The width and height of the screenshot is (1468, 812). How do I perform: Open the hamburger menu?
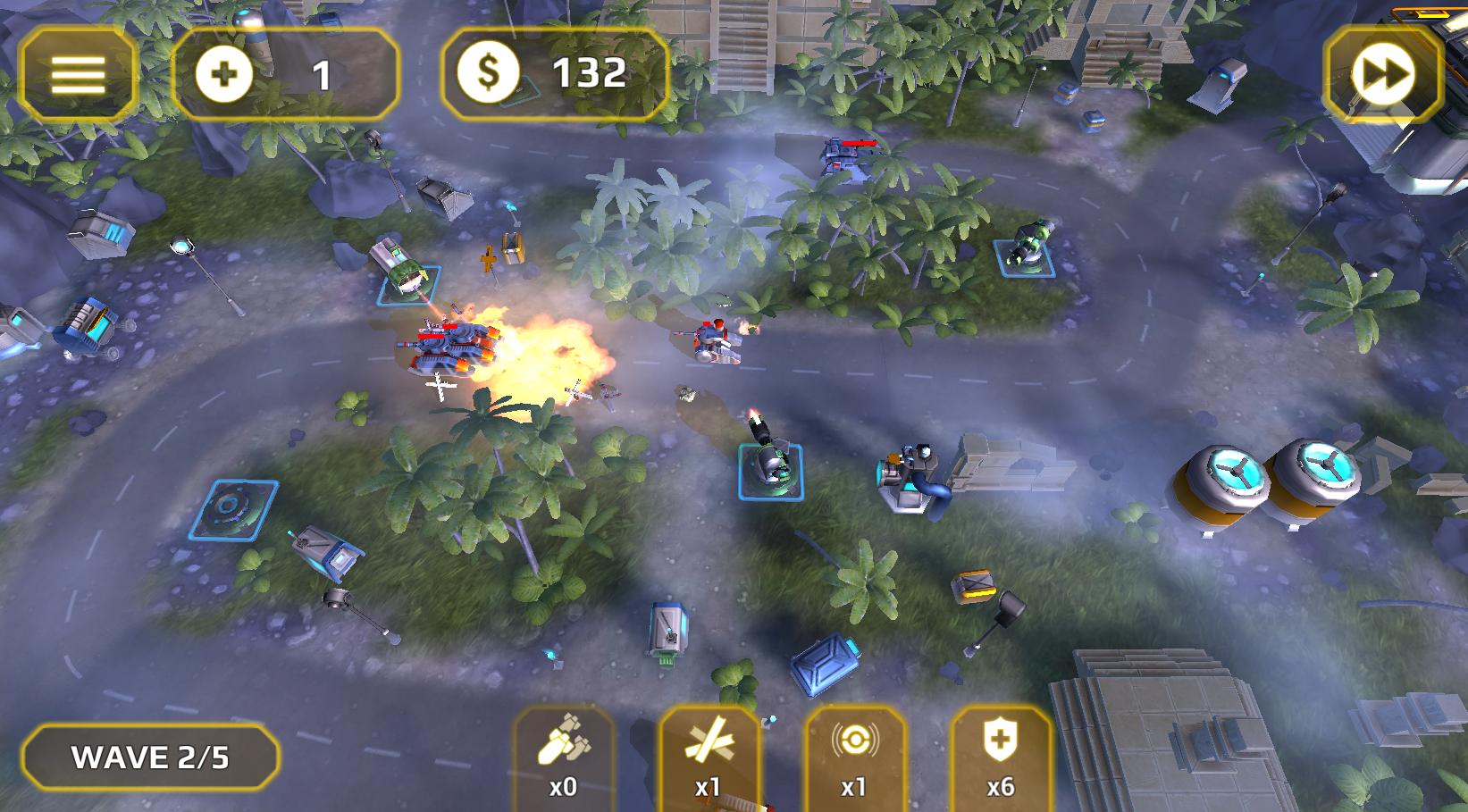79,73
